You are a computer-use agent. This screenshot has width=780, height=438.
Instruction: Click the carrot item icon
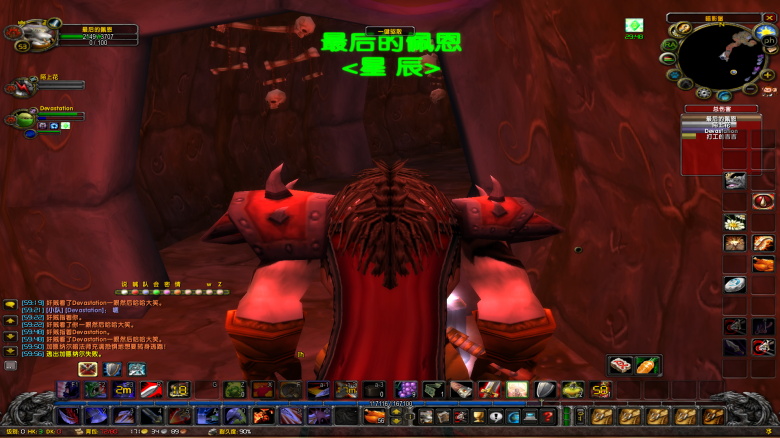click(648, 365)
